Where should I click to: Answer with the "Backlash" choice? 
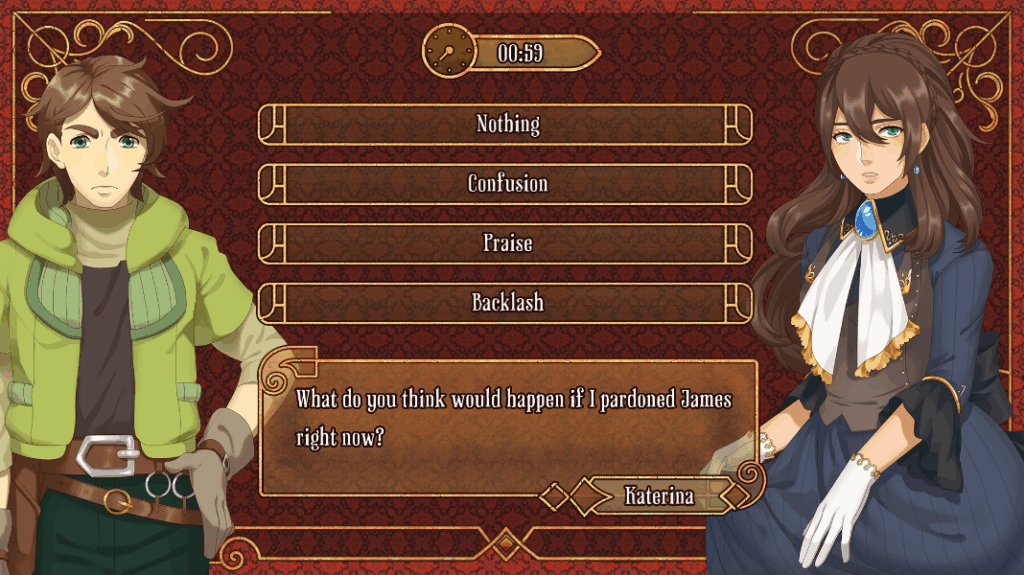click(x=507, y=303)
